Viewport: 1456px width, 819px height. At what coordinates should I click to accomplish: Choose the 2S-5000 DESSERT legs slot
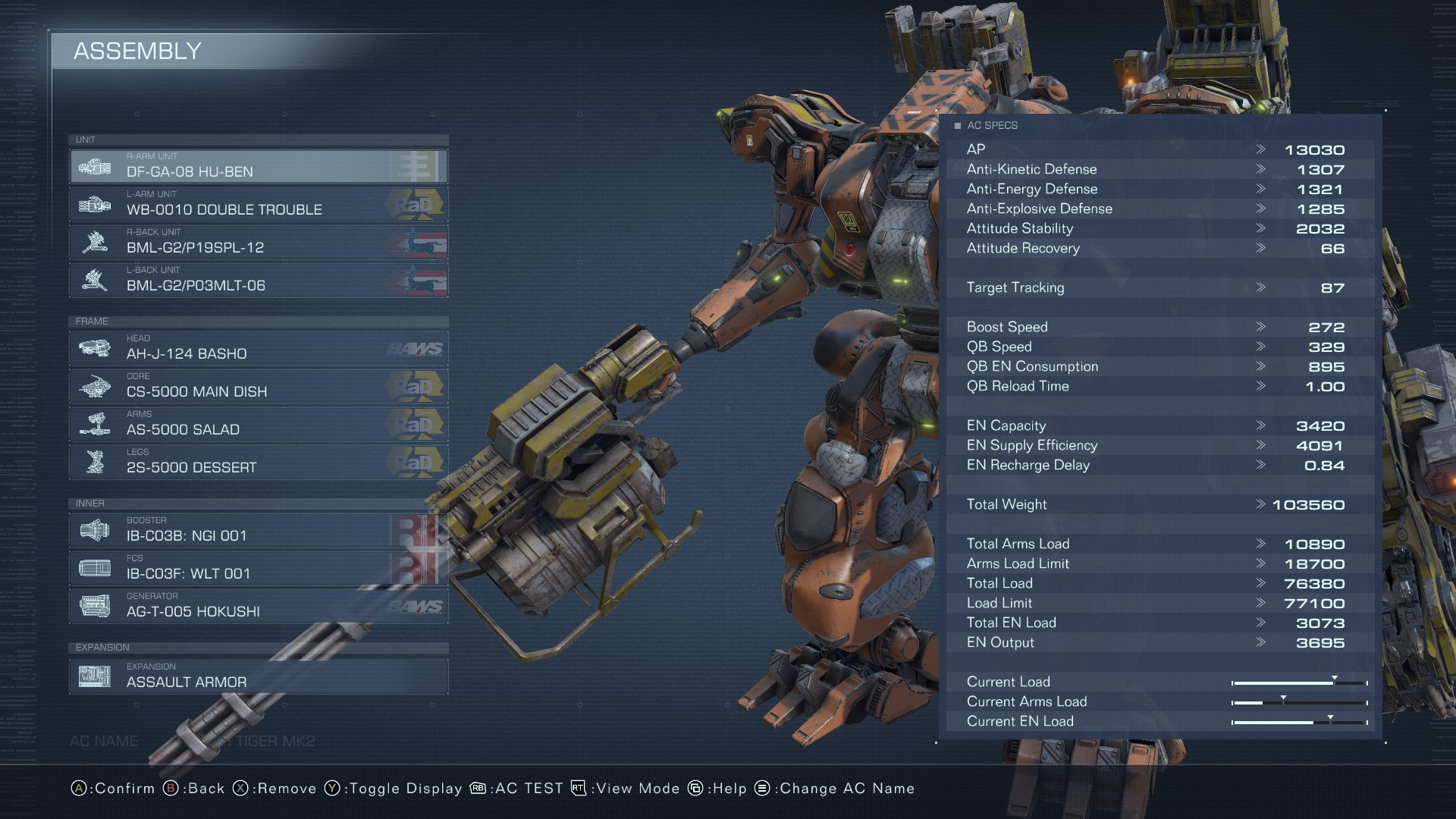click(258, 462)
